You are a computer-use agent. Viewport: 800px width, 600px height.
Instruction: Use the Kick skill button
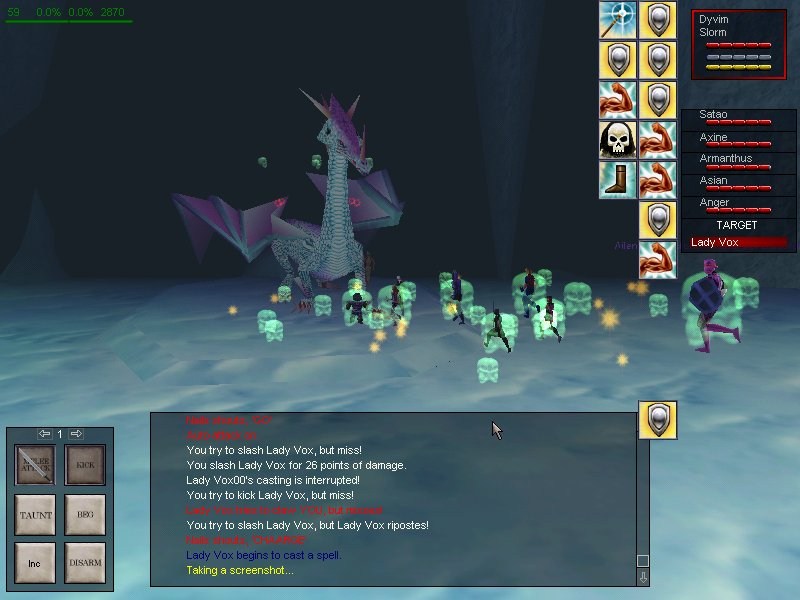point(85,465)
